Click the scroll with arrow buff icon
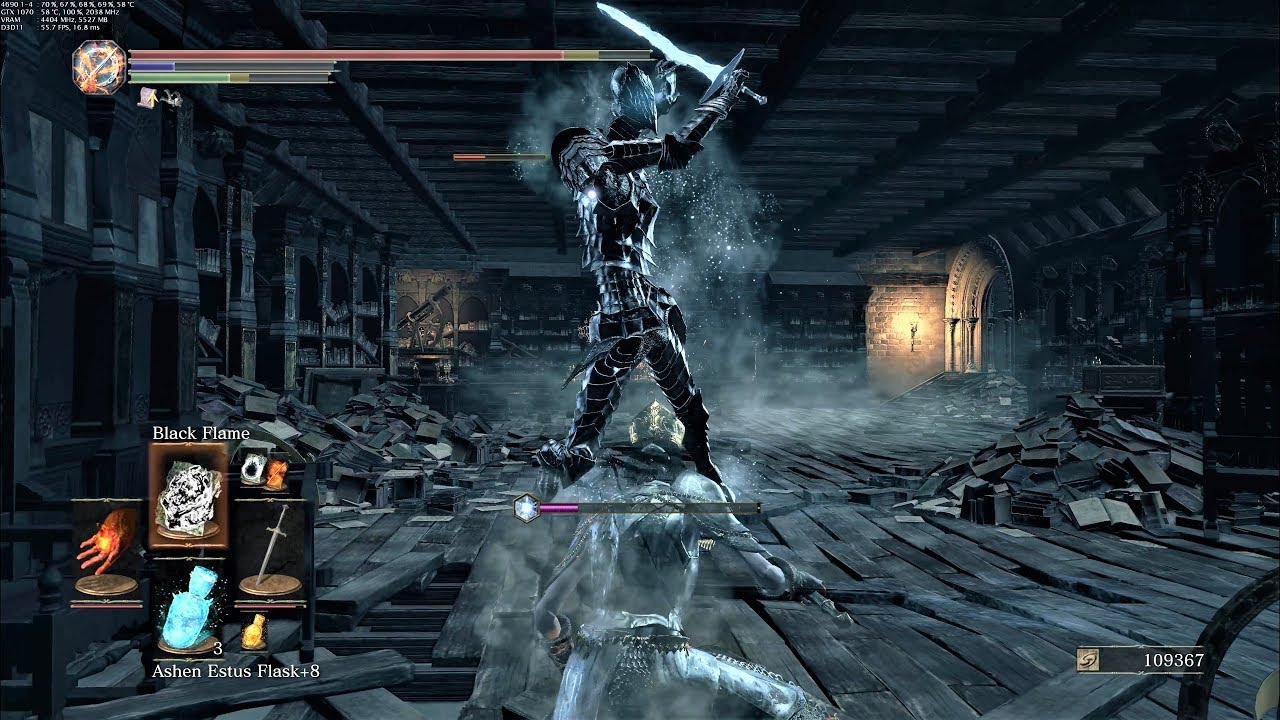This screenshot has height=720, width=1280. pyautogui.click(x=148, y=97)
